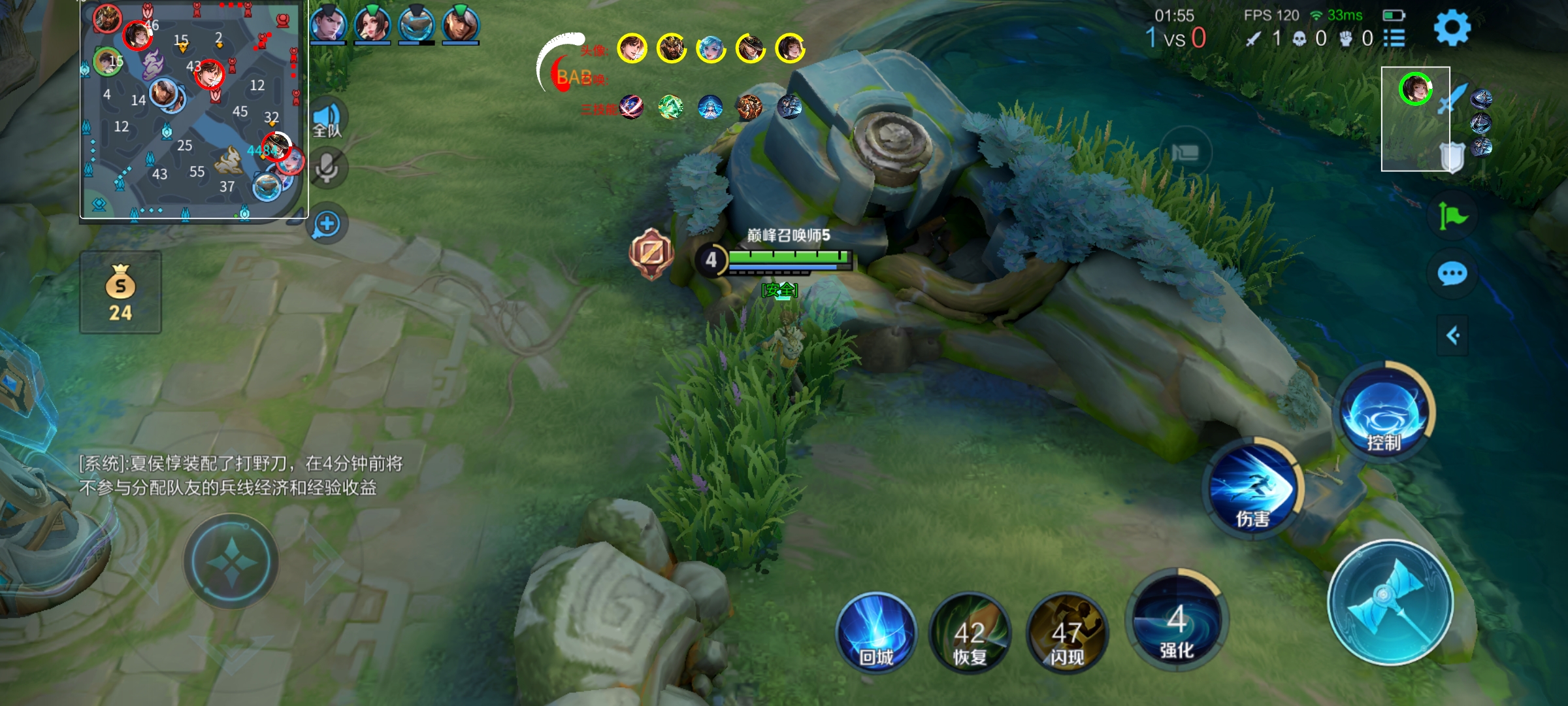Open the settings gear menu
1568x706 pixels.
(1452, 27)
